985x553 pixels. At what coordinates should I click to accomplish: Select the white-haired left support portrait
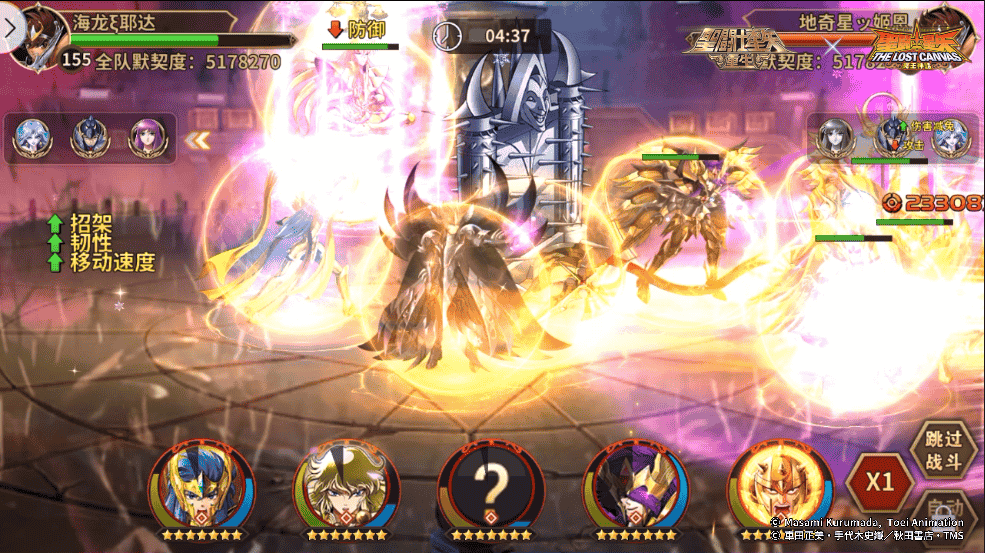click(x=31, y=139)
